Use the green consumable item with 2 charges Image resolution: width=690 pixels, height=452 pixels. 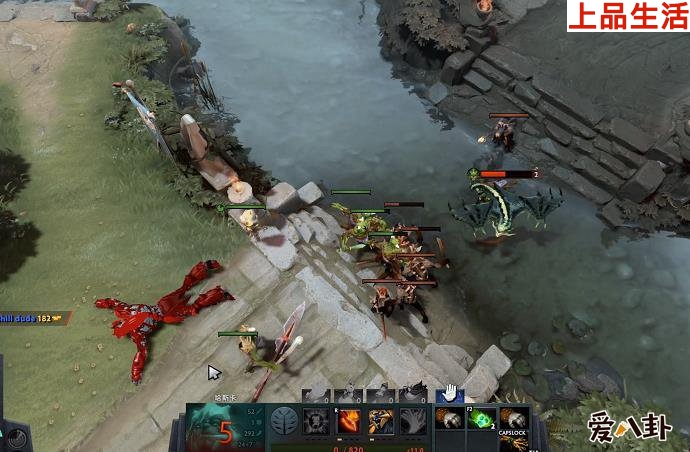tap(482, 420)
